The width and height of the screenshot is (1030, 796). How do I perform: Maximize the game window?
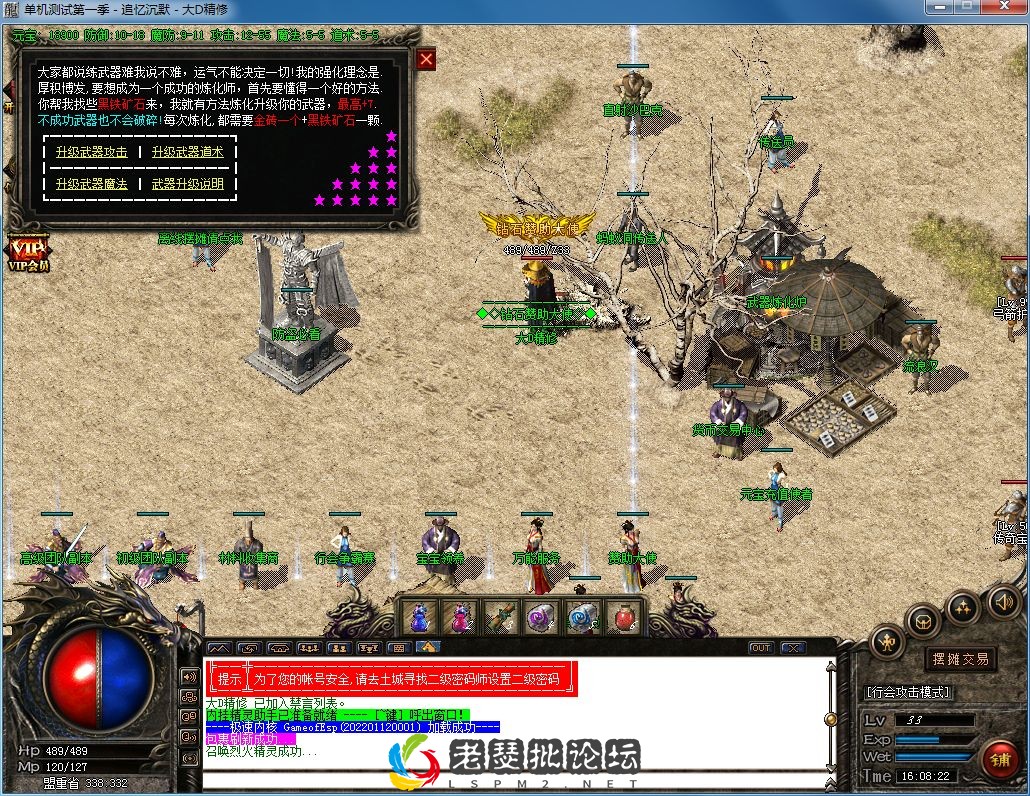pos(967,7)
